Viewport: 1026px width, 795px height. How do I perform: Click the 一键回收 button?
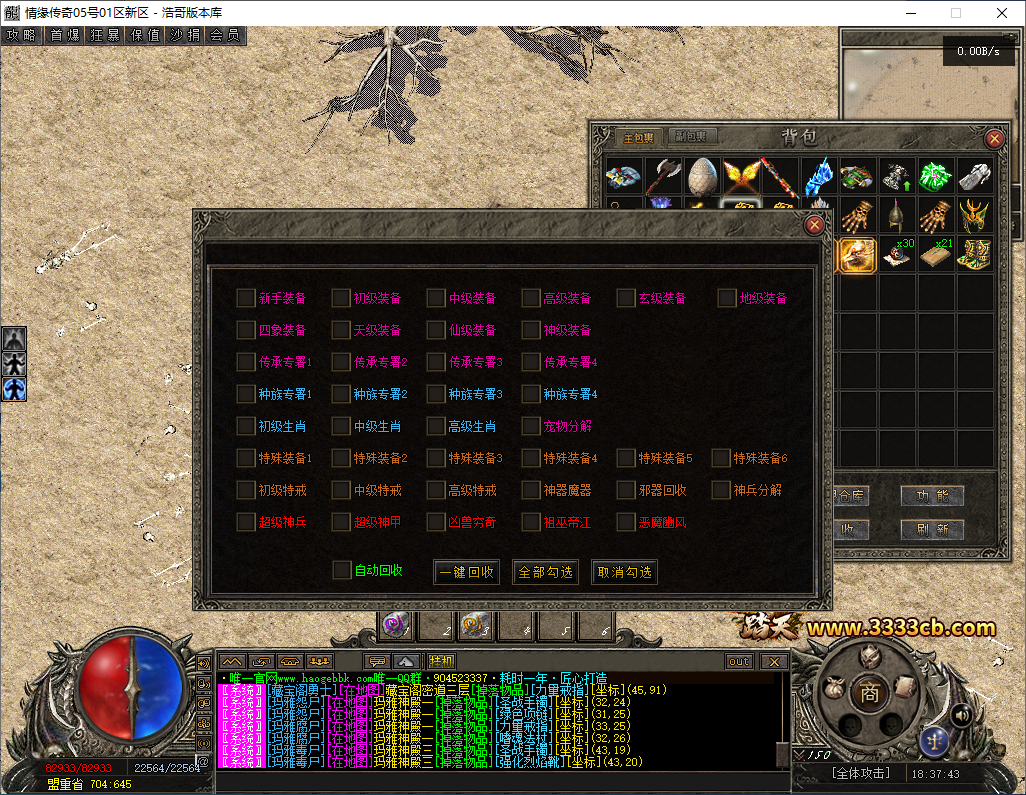[x=466, y=572]
